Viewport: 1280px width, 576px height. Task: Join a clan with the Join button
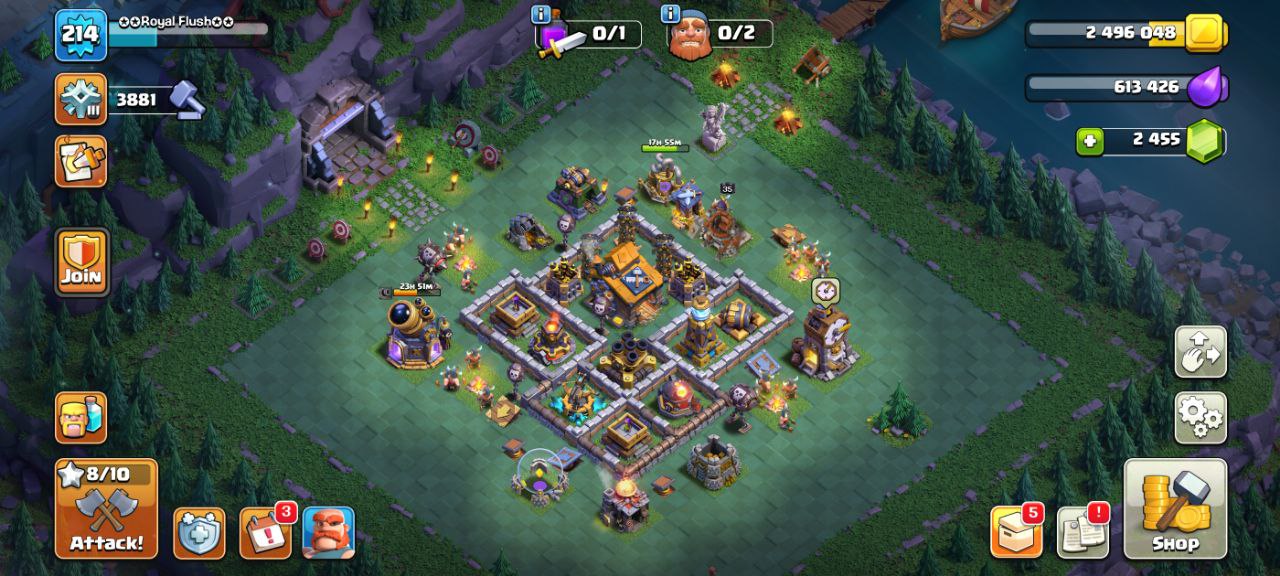[x=81, y=262]
